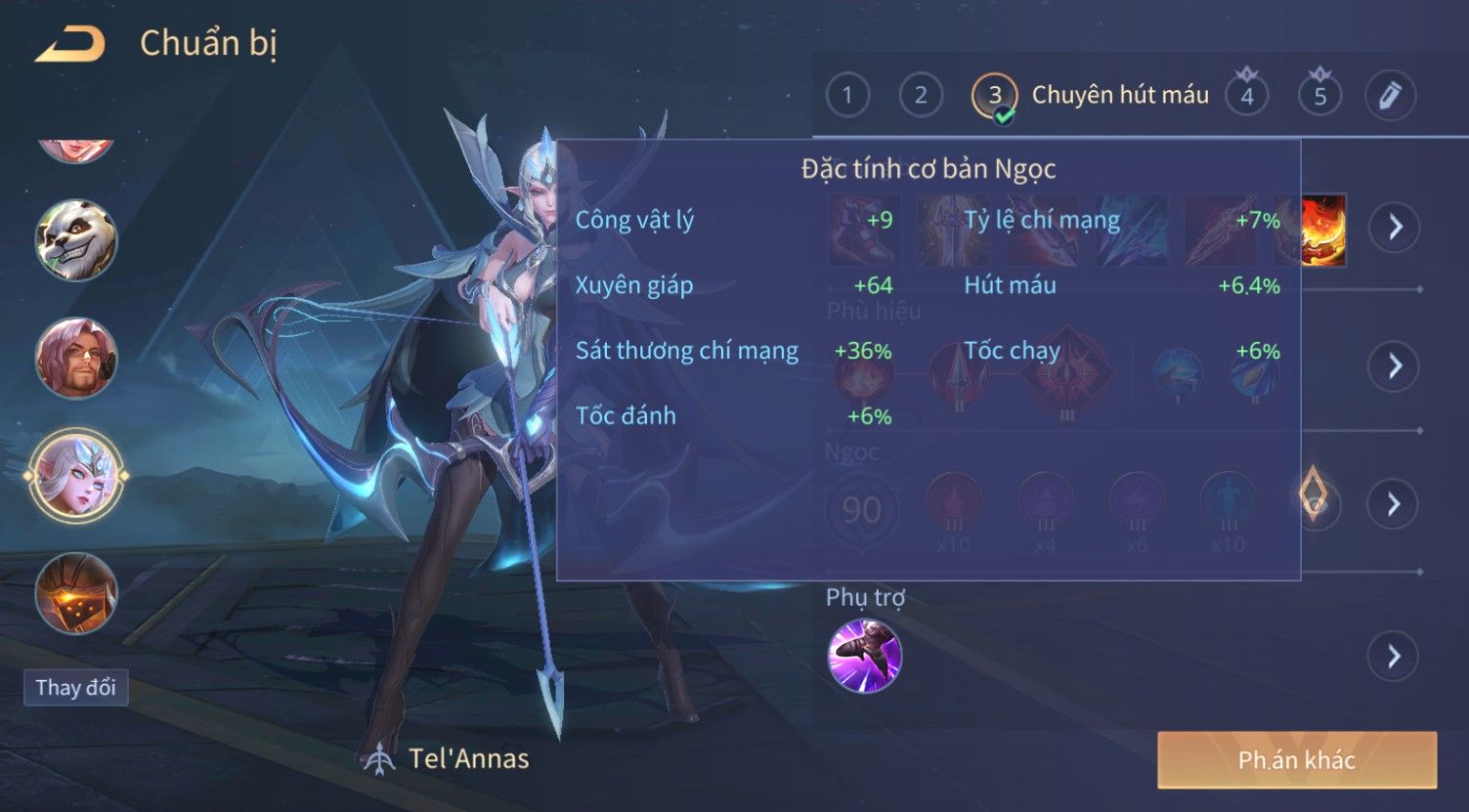Choose preset 3 Chuyên hút máu

(x=995, y=96)
